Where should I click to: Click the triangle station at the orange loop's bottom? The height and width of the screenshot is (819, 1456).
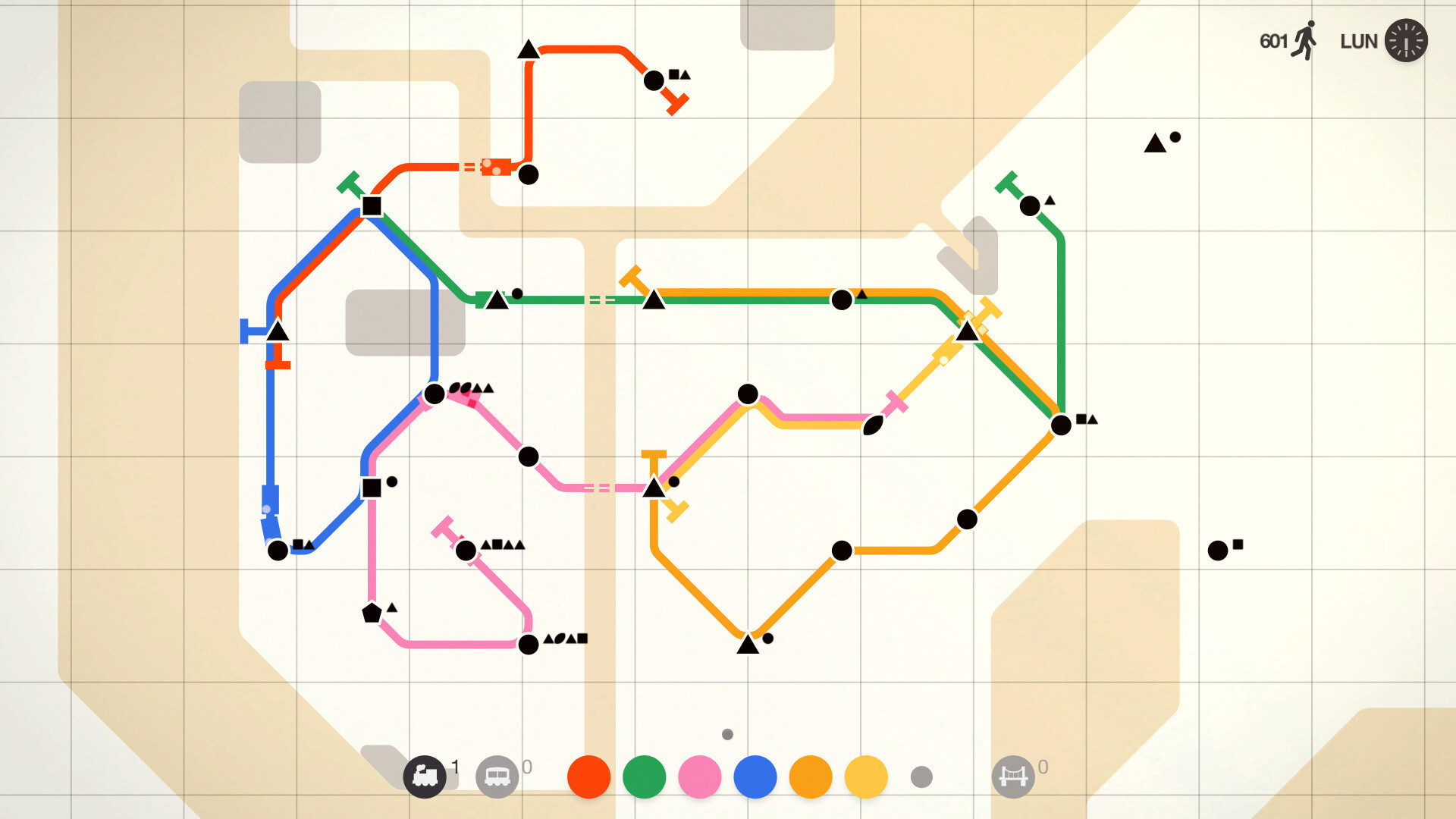[x=748, y=646]
